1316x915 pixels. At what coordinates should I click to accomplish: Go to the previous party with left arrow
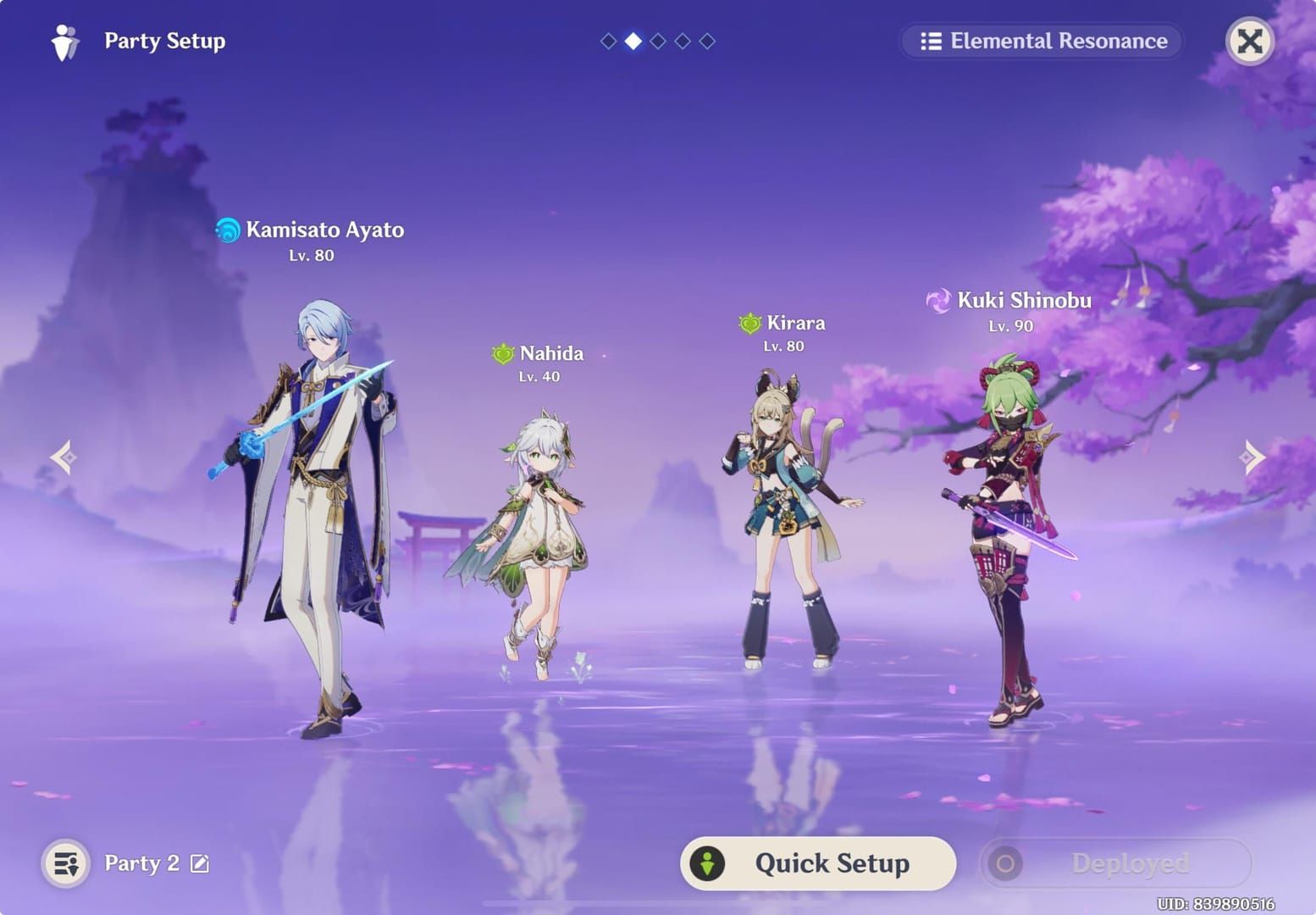64,457
